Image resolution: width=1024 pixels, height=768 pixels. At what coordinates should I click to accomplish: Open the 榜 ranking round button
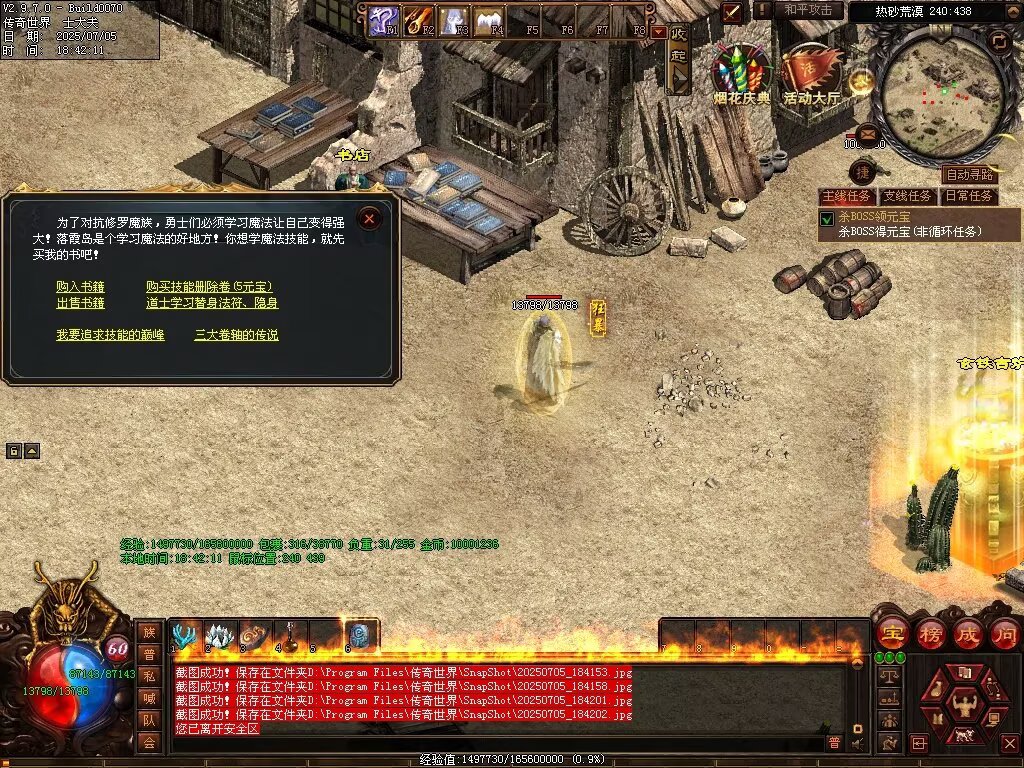pos(930,633)
